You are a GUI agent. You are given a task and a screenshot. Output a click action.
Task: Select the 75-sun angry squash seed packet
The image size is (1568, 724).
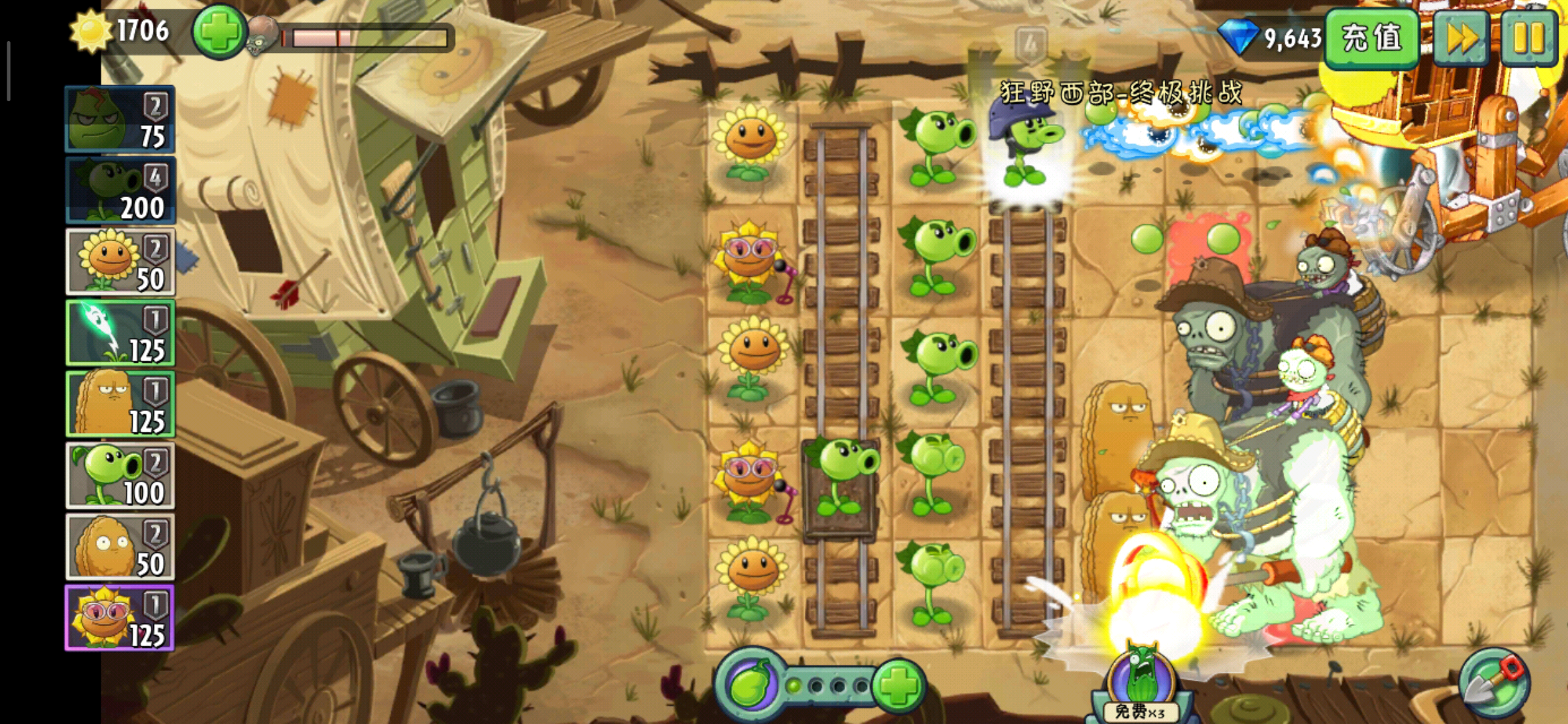click(x=120, y=120)
